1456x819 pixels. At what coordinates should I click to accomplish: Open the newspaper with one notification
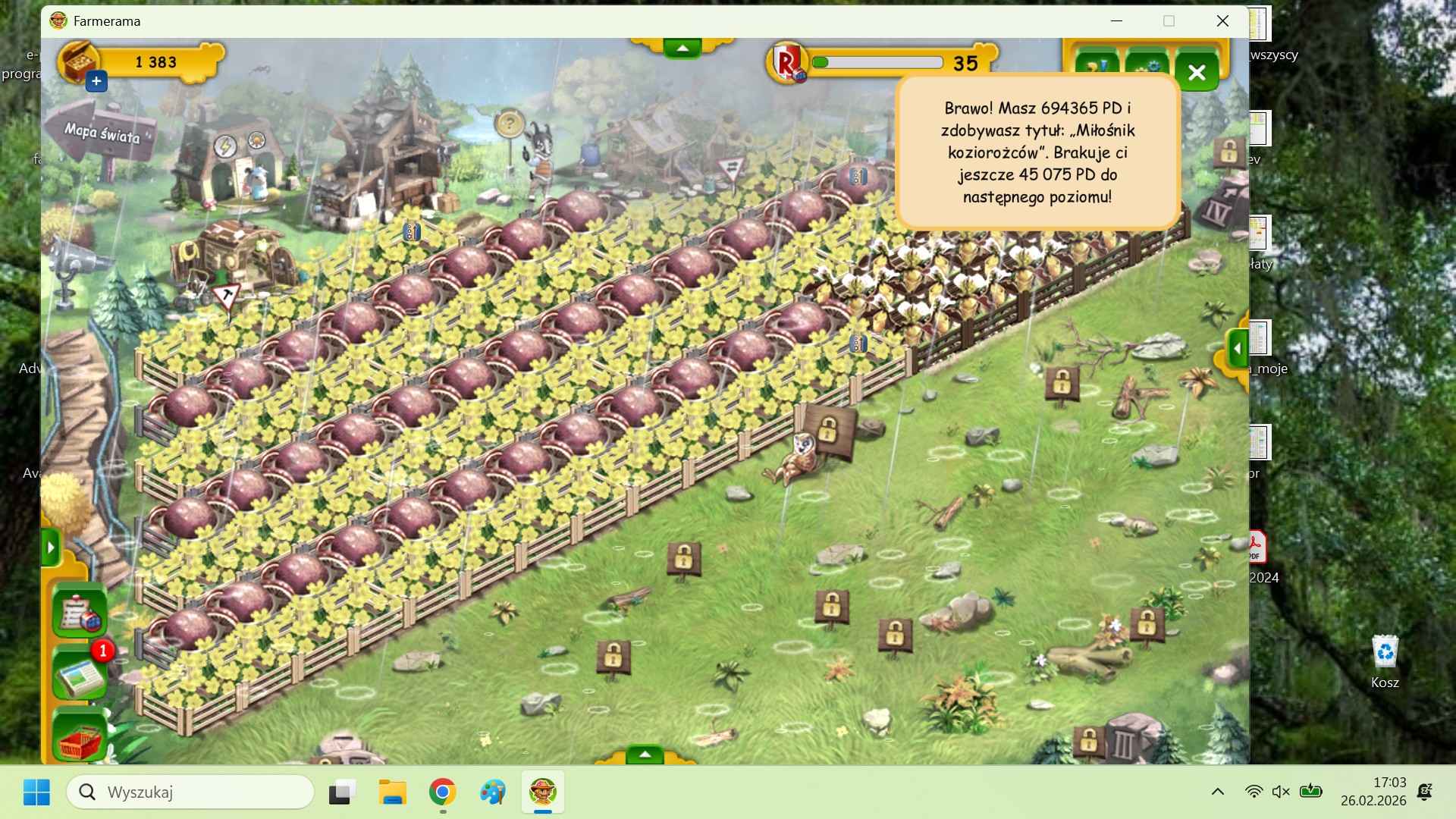click(79, 674)
